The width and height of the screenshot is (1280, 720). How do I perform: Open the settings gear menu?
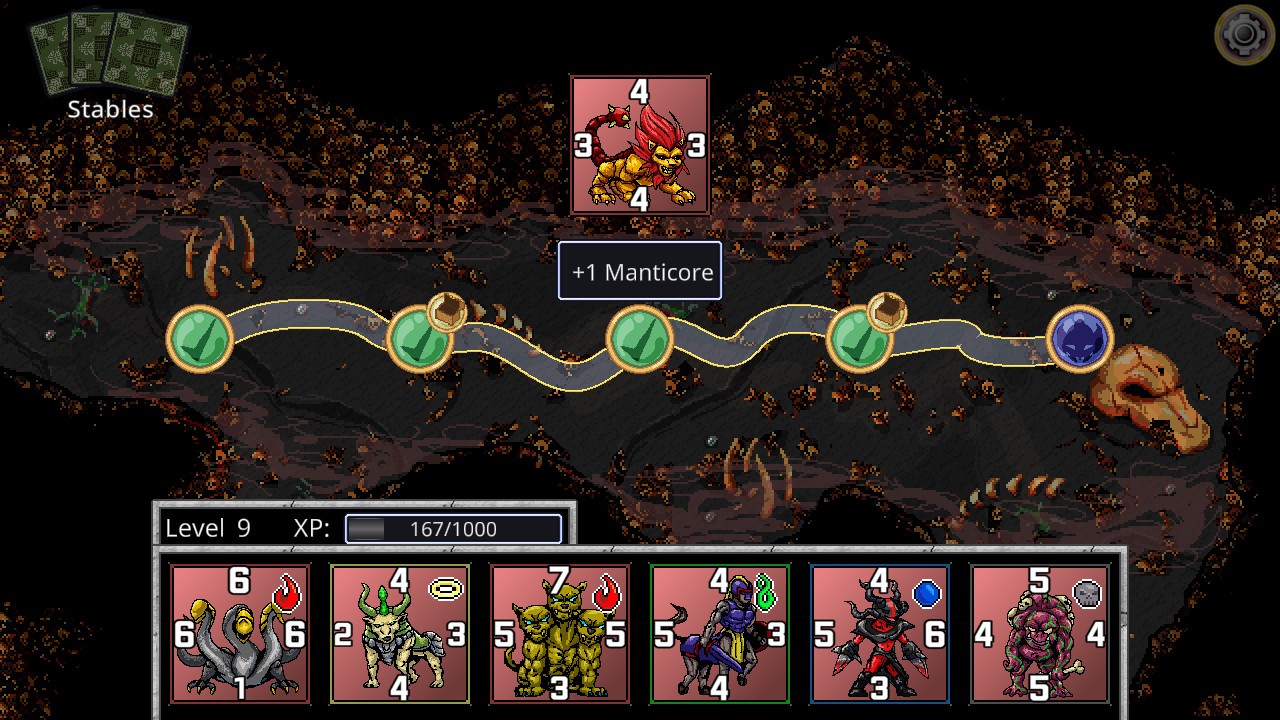pos(1244,36)
